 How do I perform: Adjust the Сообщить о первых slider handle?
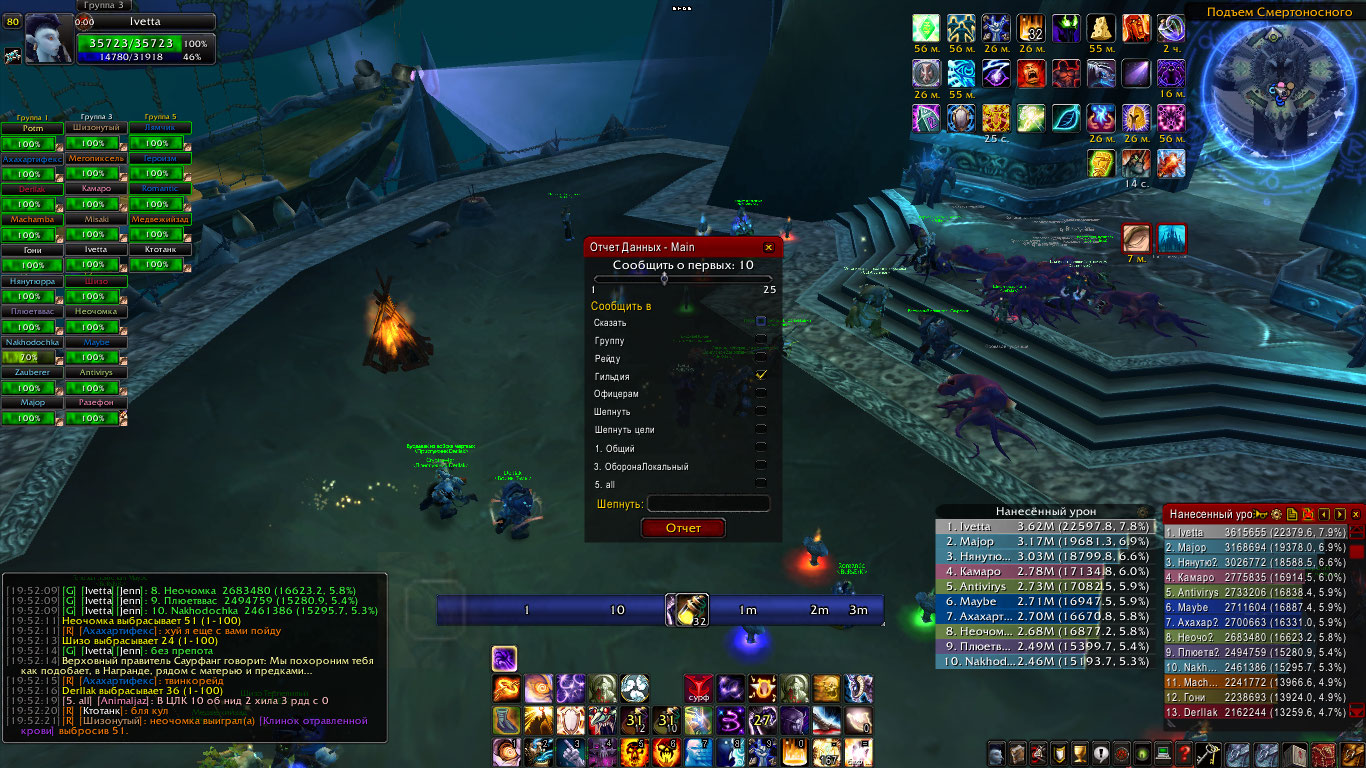click(x=664, y=280)
